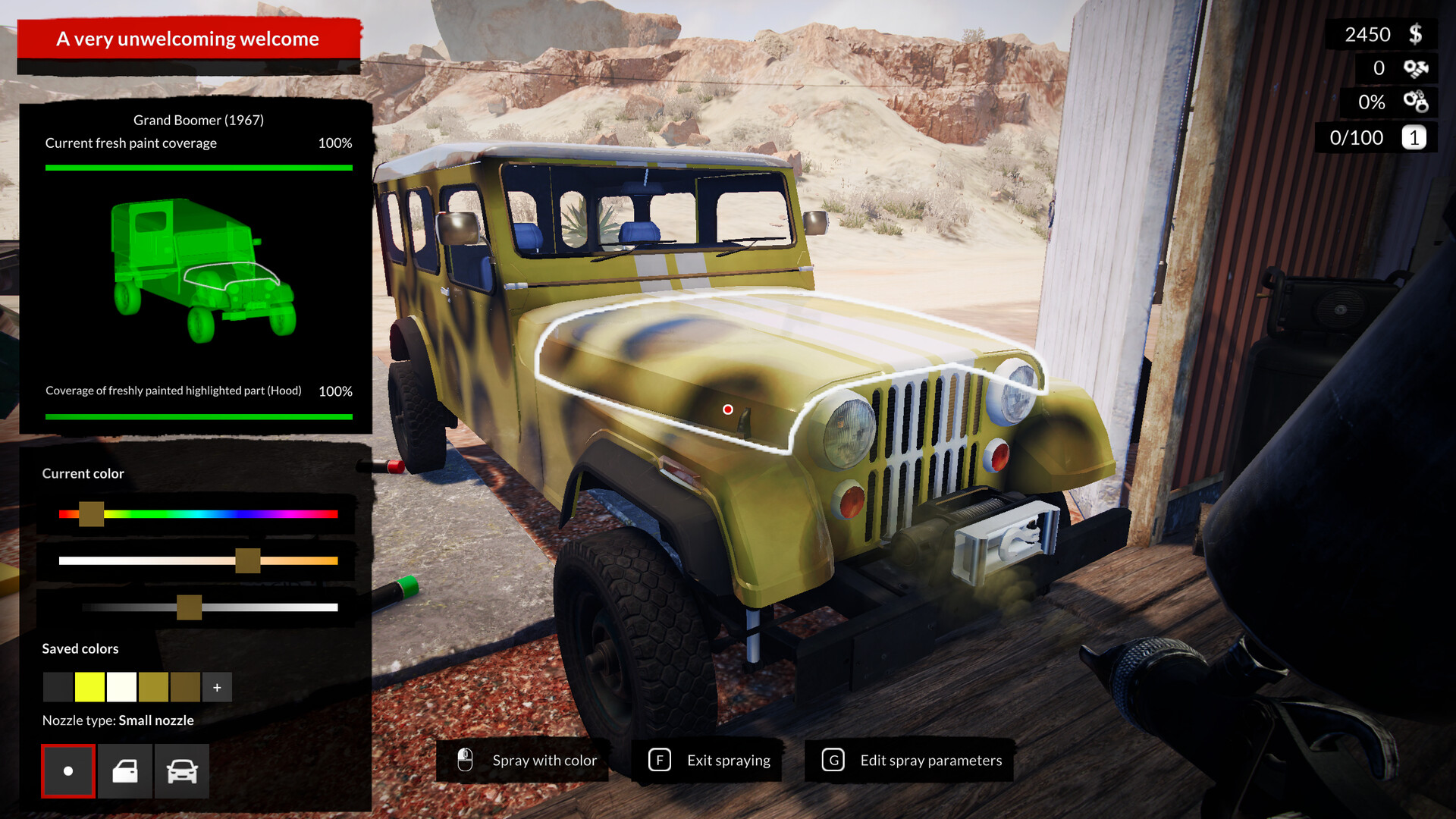Click the F key icon for Exit spraying

(660, 760)
